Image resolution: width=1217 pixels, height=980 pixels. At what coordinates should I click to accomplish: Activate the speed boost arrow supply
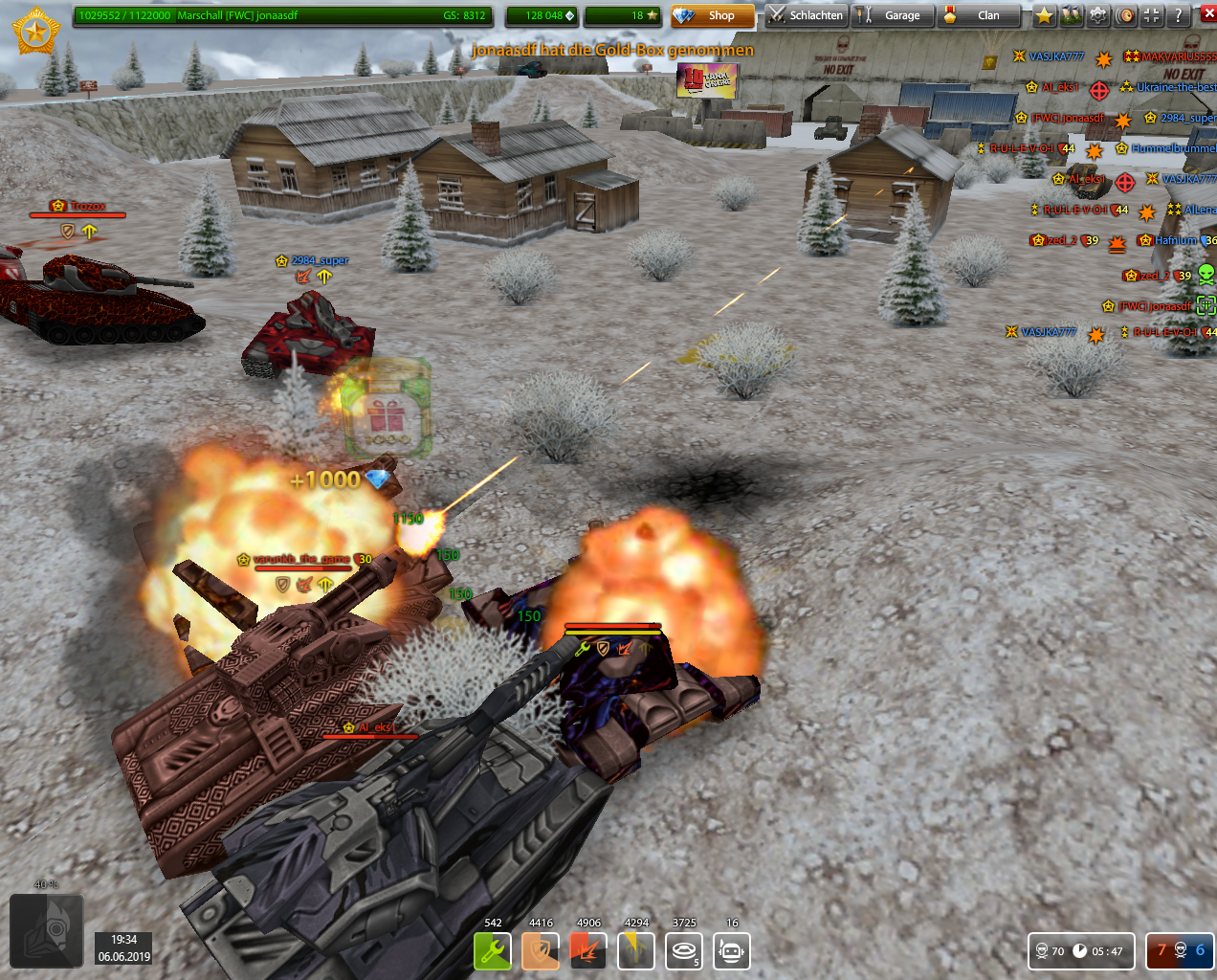[x=636, y=951]
